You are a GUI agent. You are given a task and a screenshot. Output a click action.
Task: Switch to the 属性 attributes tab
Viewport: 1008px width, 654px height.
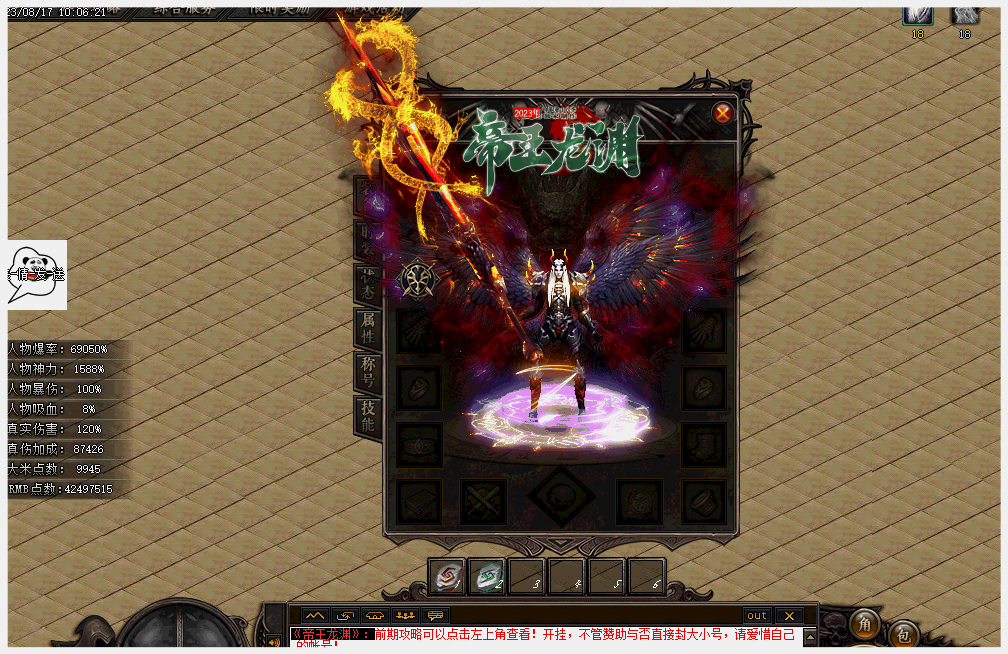(368, 327)
